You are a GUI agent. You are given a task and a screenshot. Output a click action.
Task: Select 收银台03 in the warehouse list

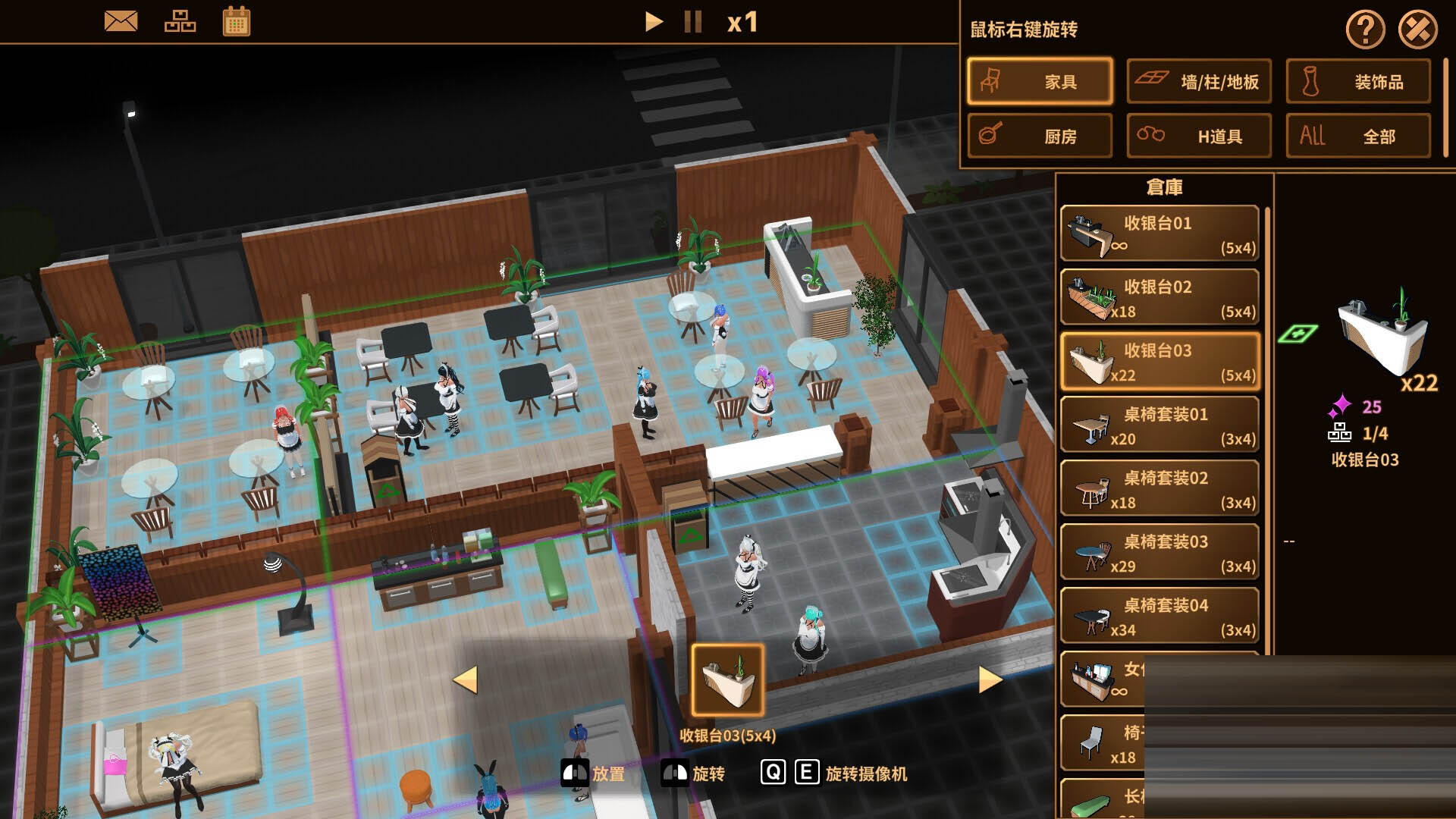coord(1159,359)
